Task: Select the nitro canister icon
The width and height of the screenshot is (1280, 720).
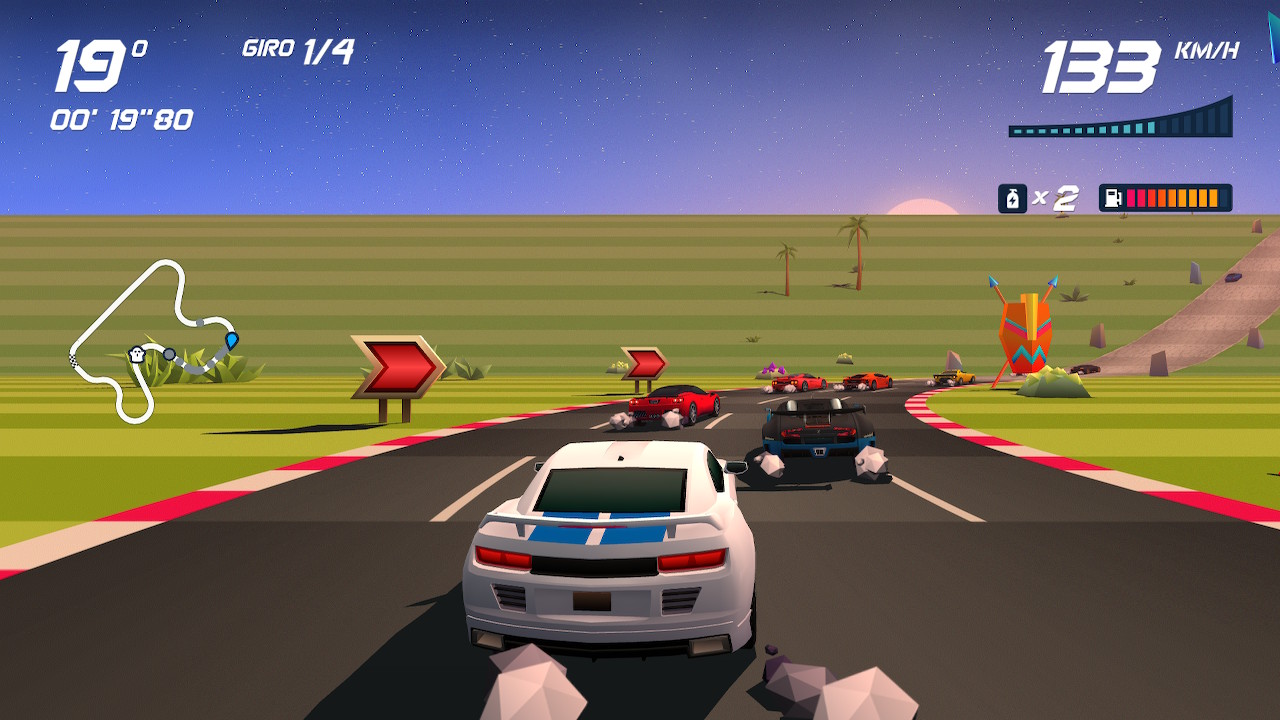Action: tap(1012, 198)
